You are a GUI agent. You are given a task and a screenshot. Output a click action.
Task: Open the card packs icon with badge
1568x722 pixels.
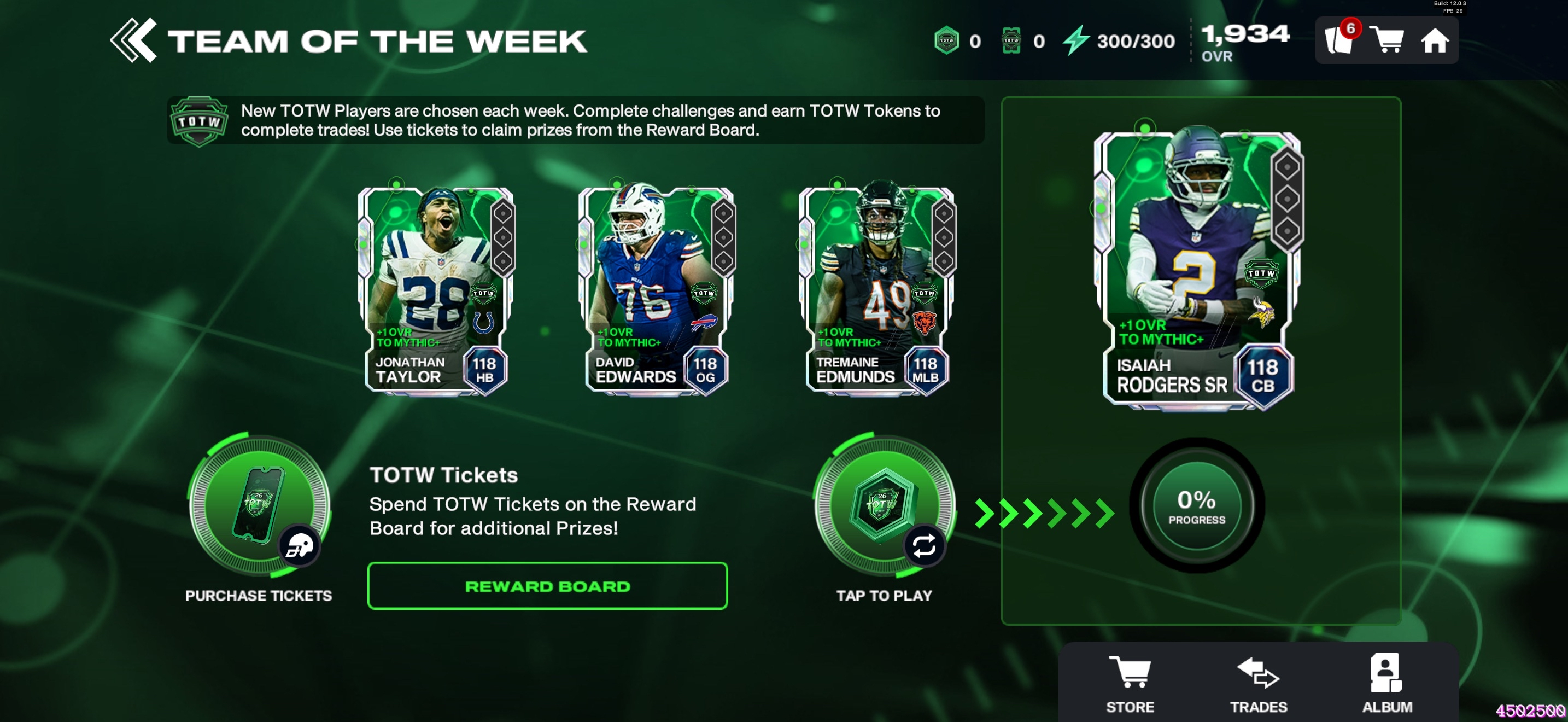tap(1339, 40)
